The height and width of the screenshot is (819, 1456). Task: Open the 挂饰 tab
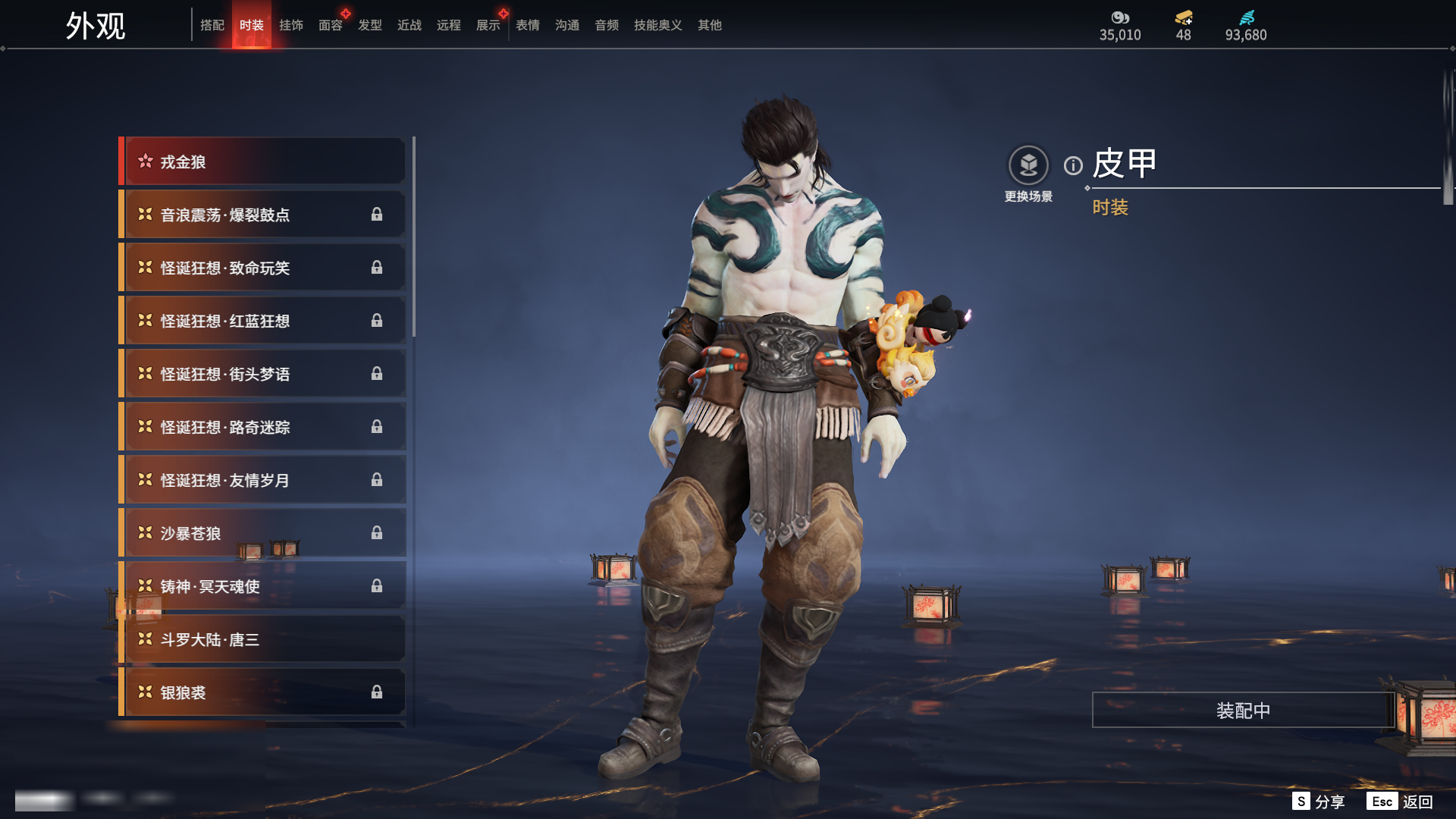click(290, 25)
